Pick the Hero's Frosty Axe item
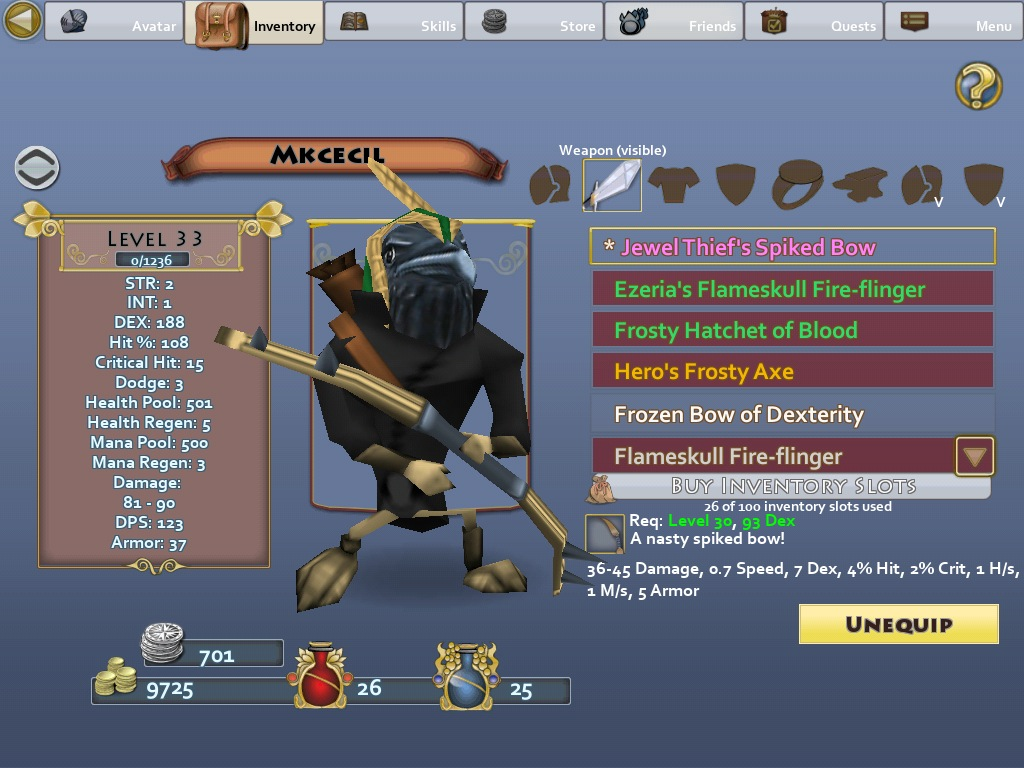The height and width of the screenshot is (768, 1024). point(793,371)
